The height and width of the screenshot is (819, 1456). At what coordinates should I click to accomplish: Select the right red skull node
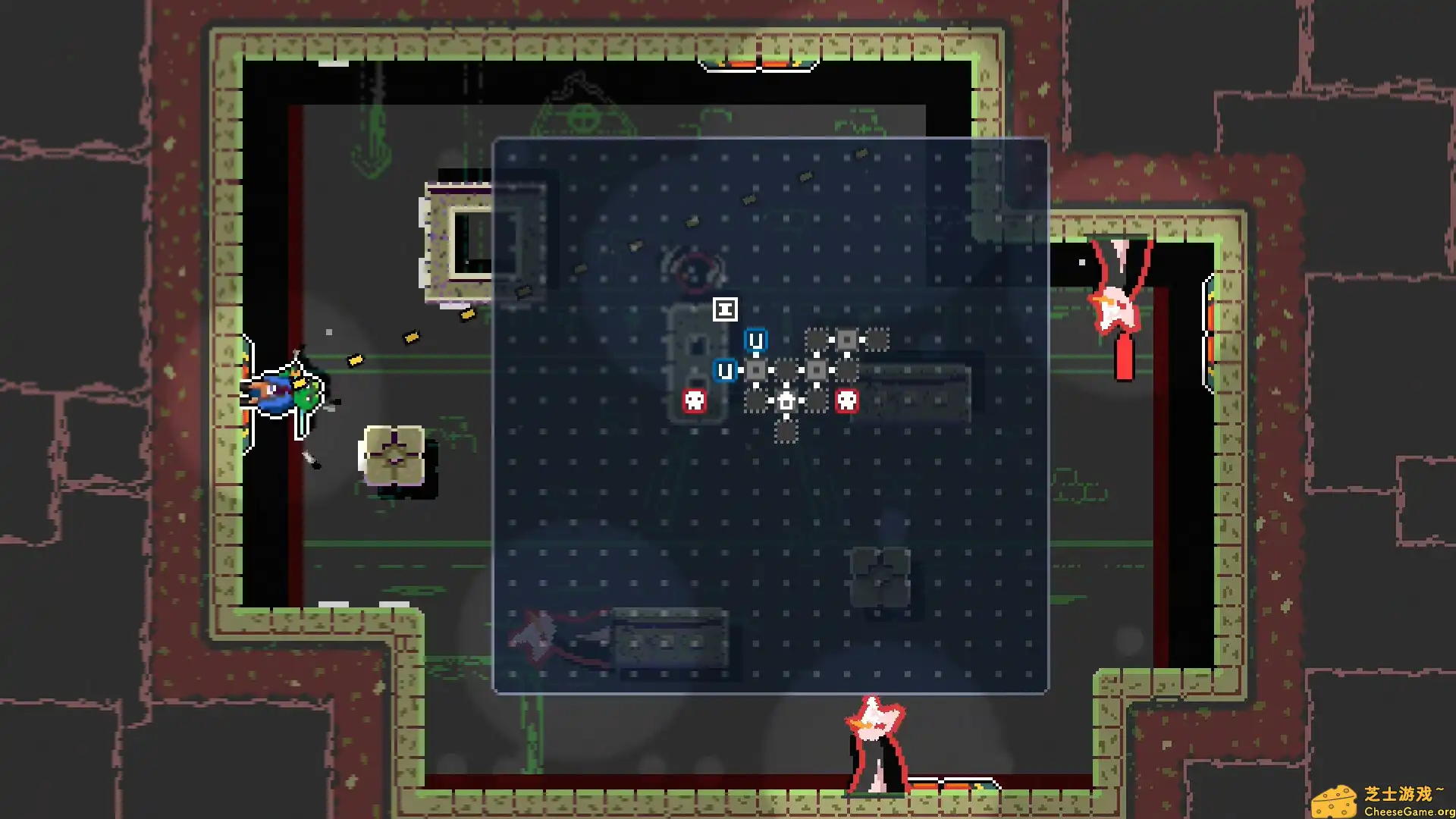[847, 401]
